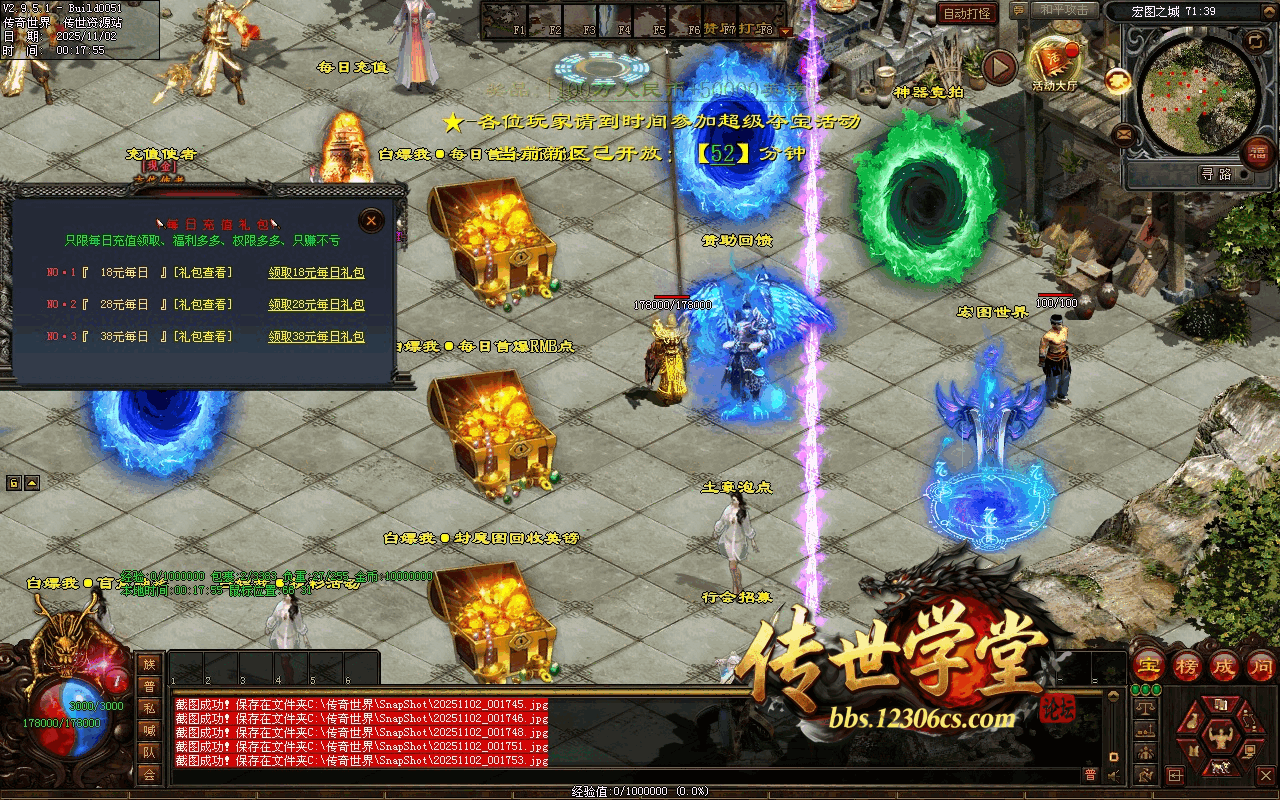The width and height of the screenshot is (1280, 800).
Task: Claim the 28元 daily gift pack
Action: (x=316, y=304)
